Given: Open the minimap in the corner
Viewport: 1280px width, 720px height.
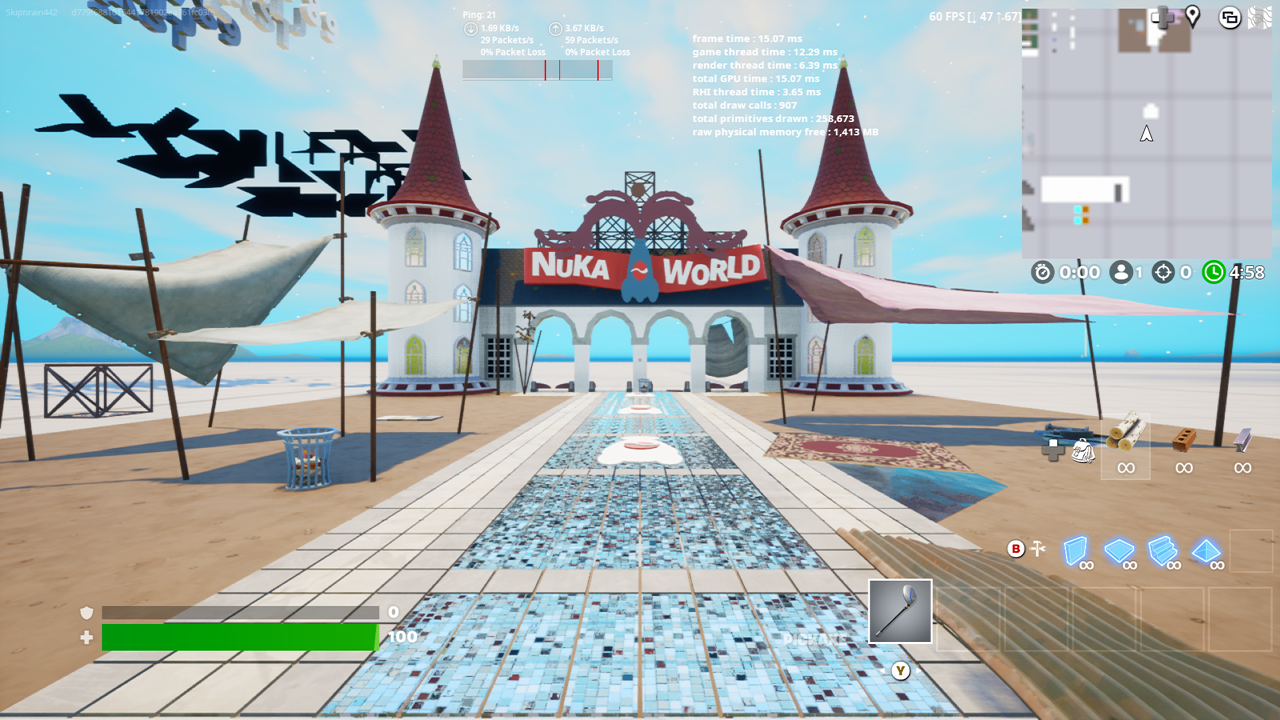Looking at the screenshot, I should tap(1148, 130).
